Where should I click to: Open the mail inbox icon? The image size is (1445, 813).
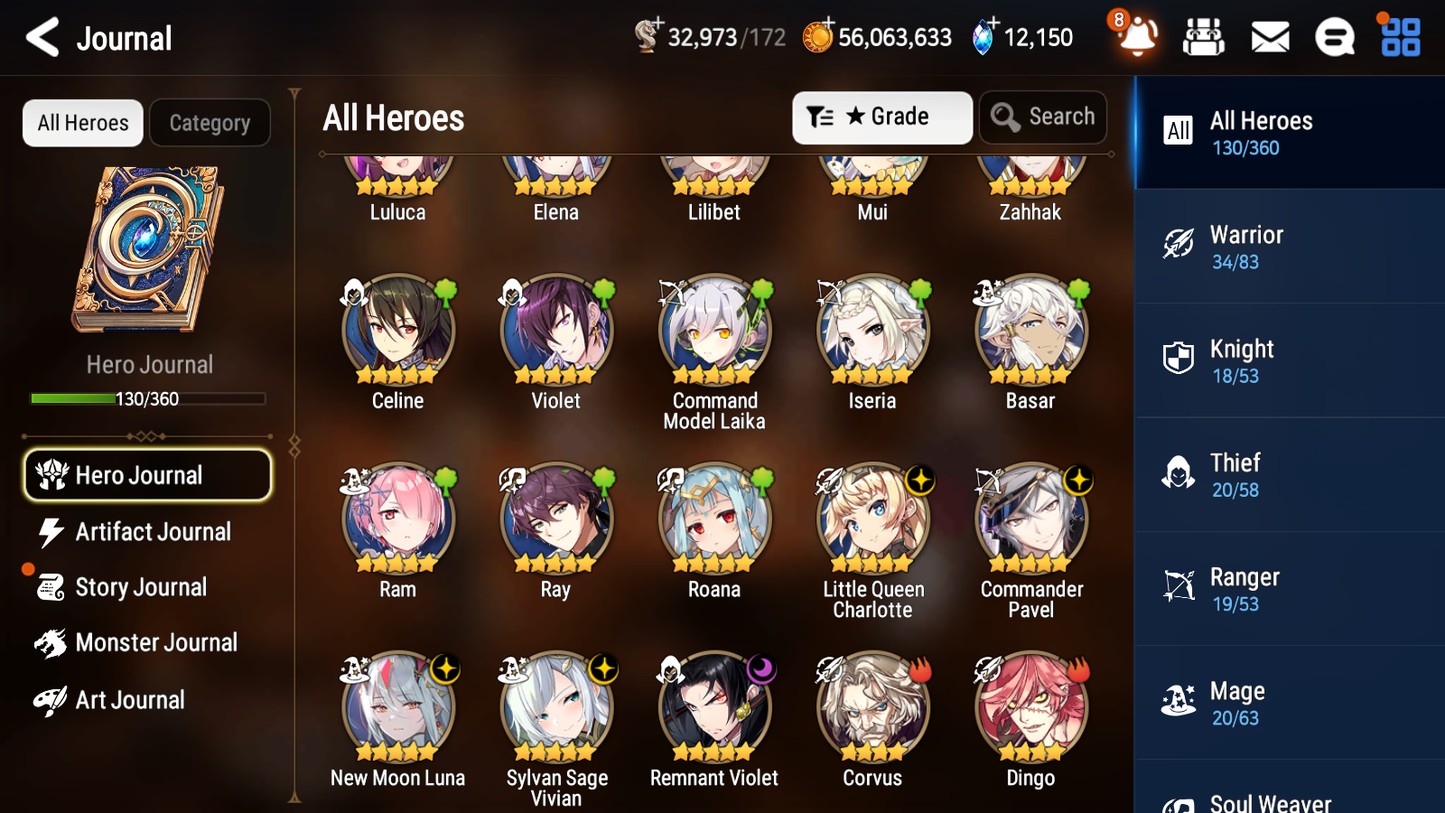point(1269,37)
